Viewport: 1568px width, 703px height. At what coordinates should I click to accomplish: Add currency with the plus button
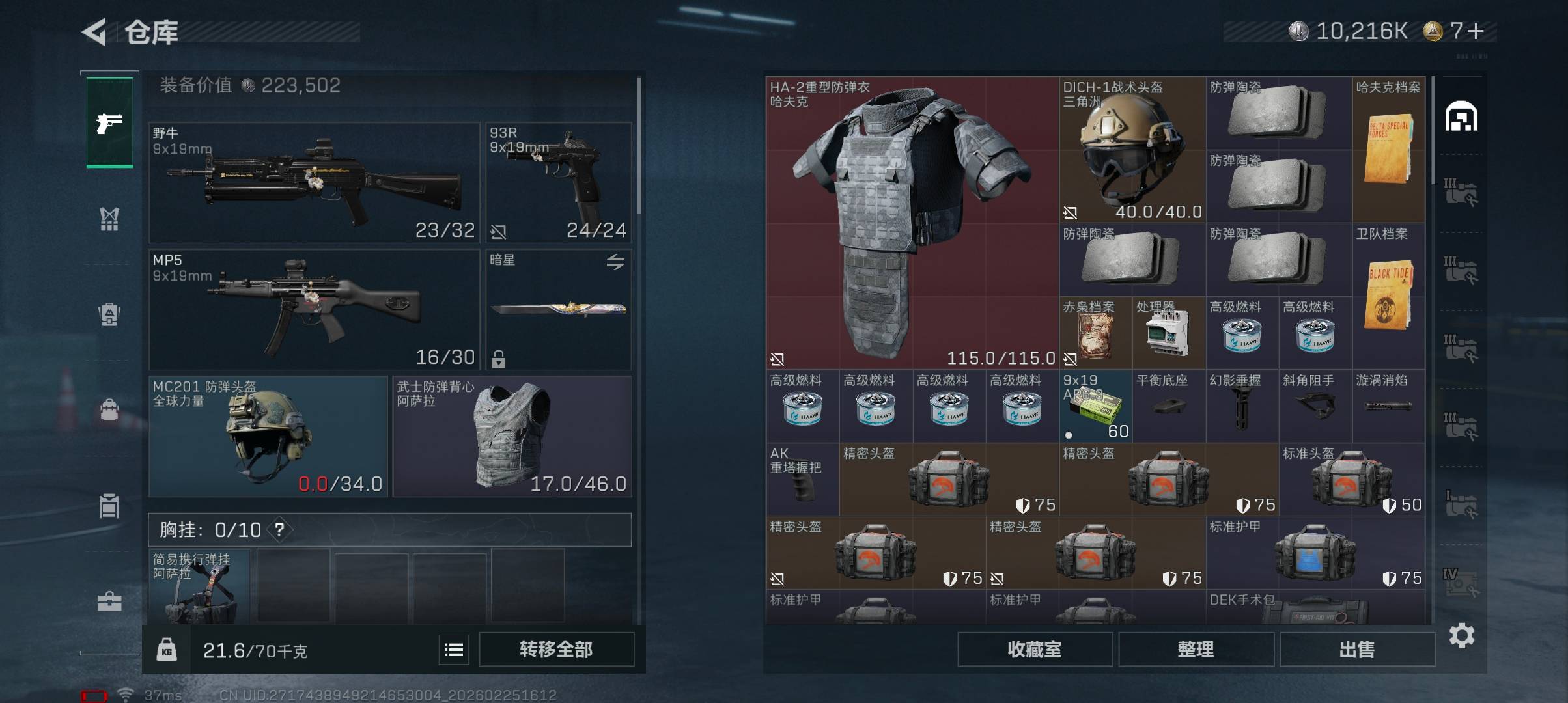tap(1476, 31)
